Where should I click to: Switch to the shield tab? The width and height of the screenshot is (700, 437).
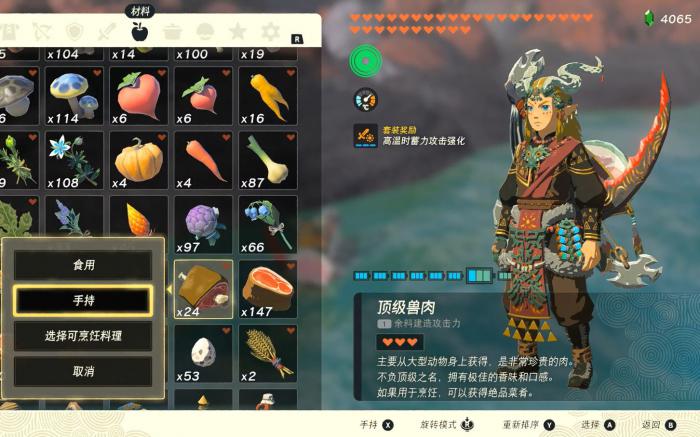tap(74, 32)
